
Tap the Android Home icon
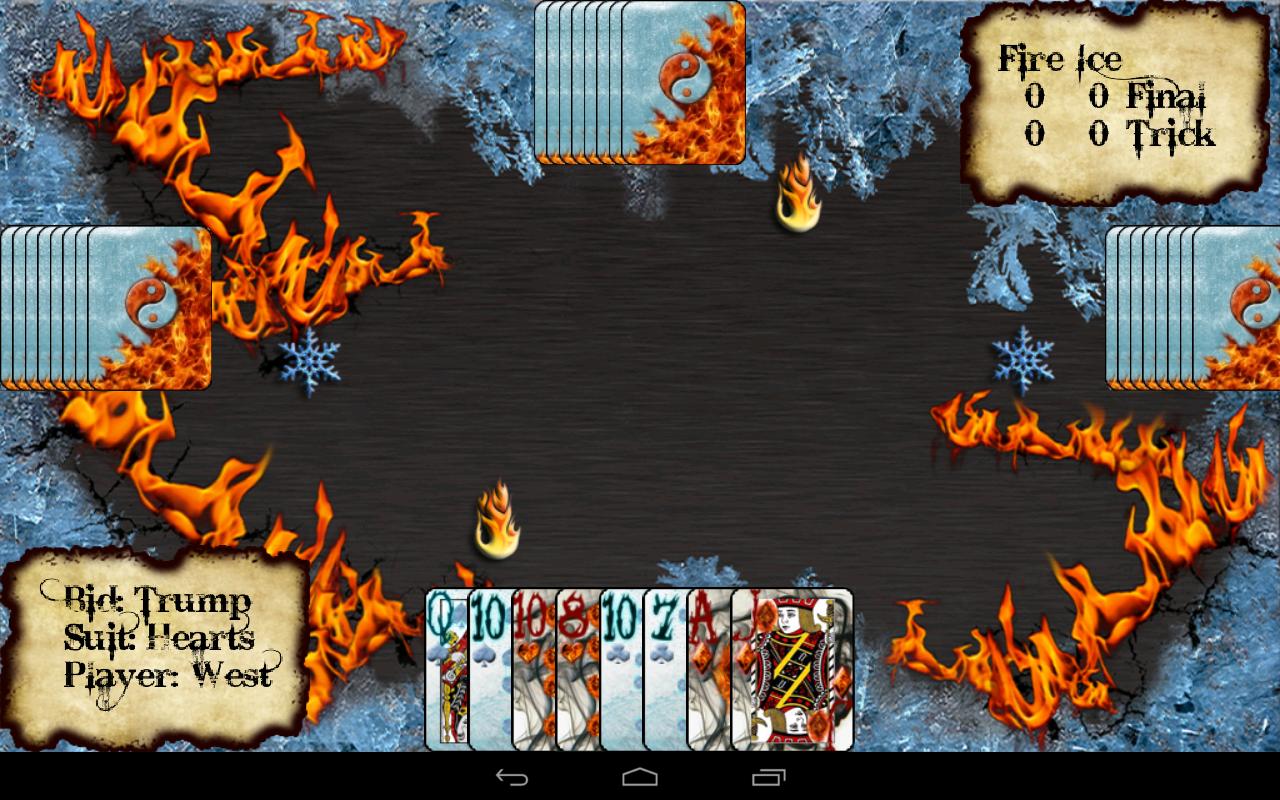click(640, 778)
